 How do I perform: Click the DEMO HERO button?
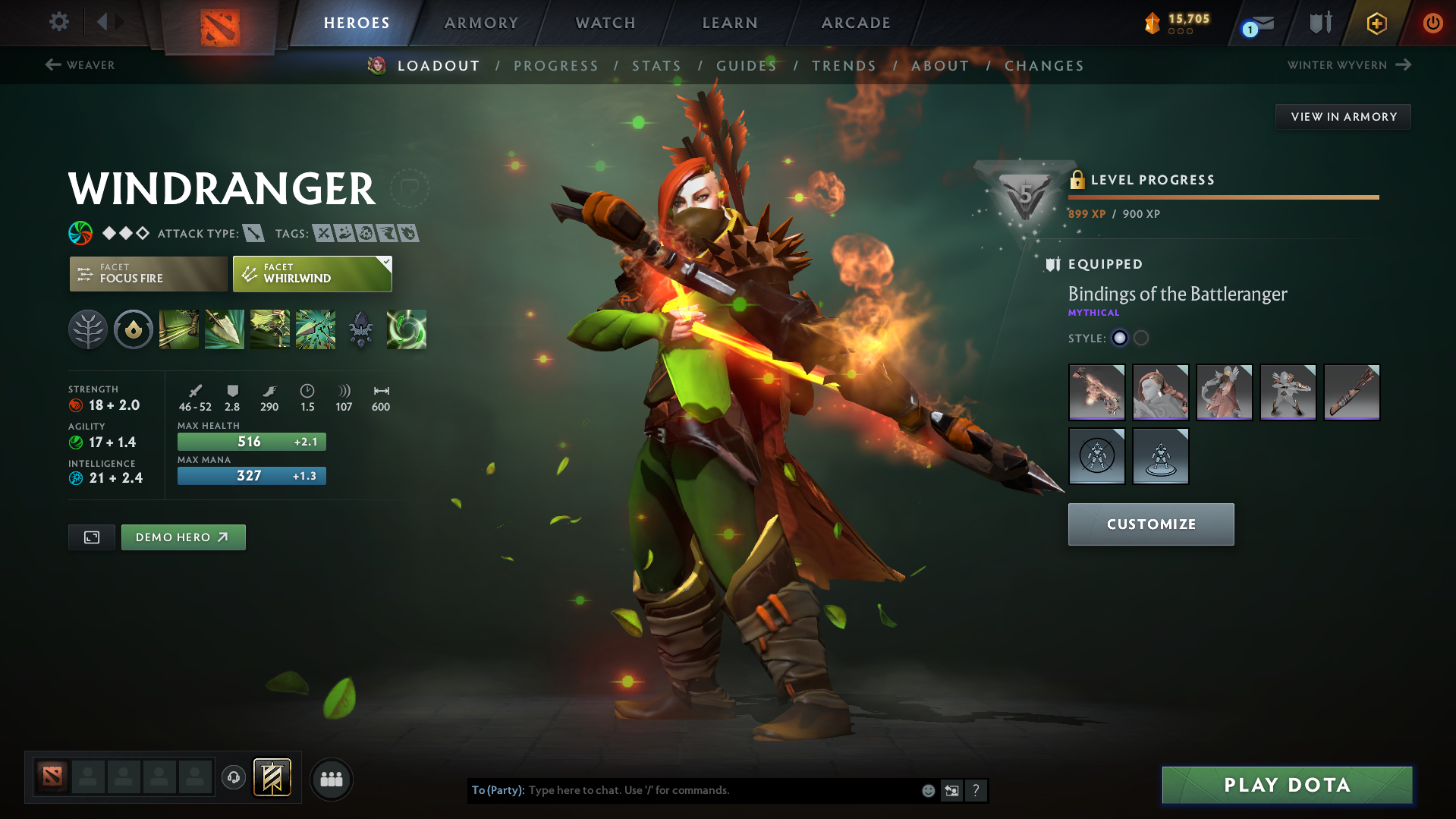tap(183, 537)
